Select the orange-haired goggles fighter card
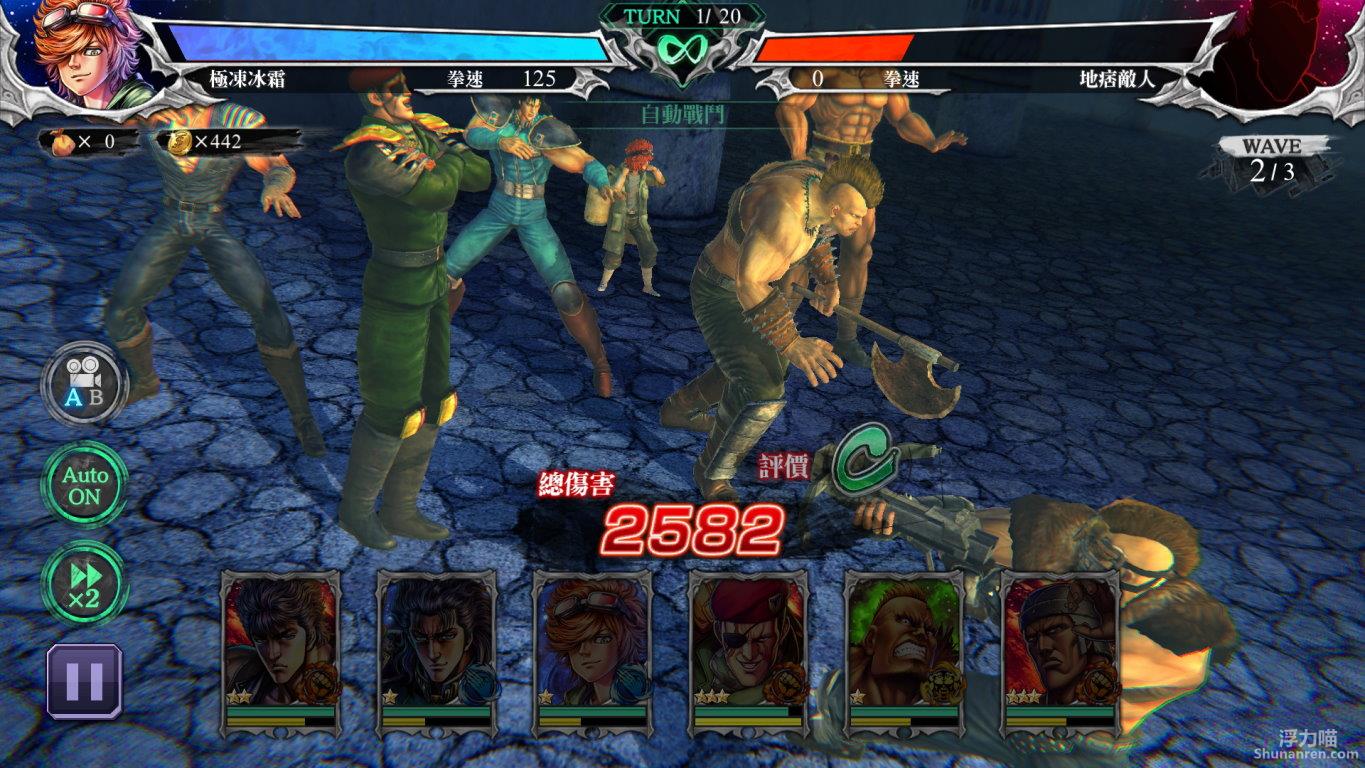 (592, 646)
